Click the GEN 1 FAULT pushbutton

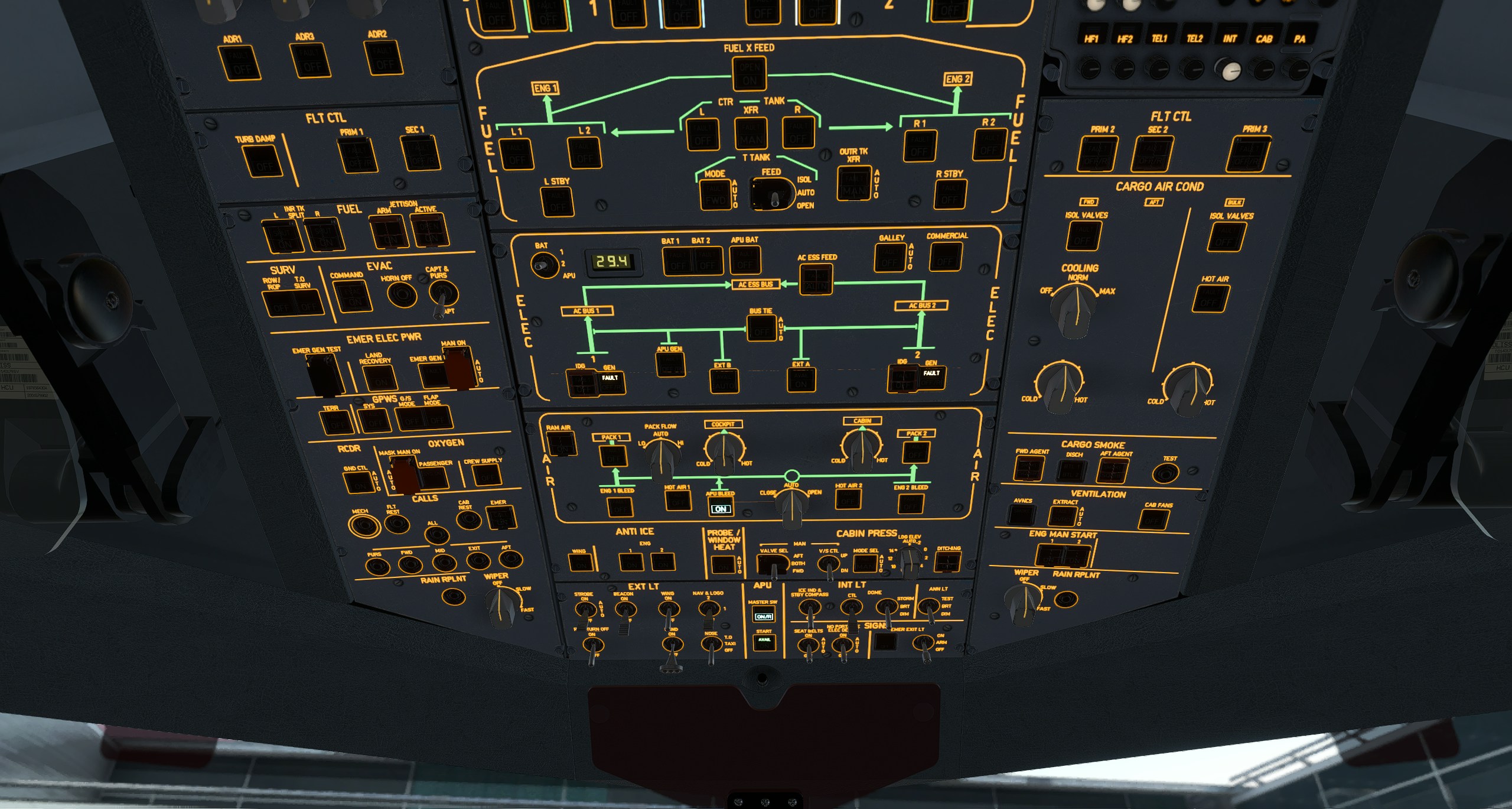click(x=610, y=381)
